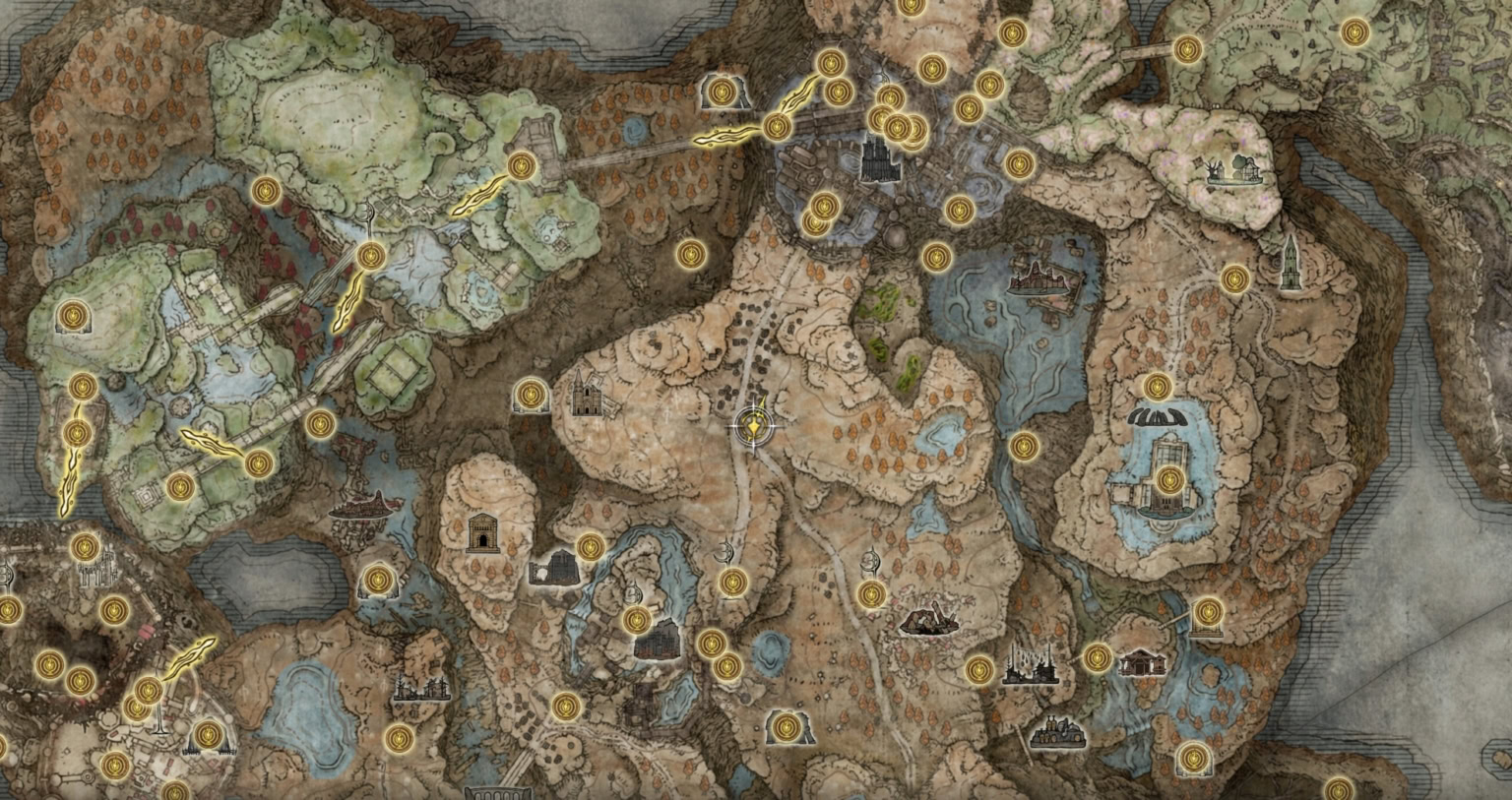Click the collapsed ruin icon in the eastern fields
The height and width of the screenshot is (800, 1512).
[x=927, y=620]
